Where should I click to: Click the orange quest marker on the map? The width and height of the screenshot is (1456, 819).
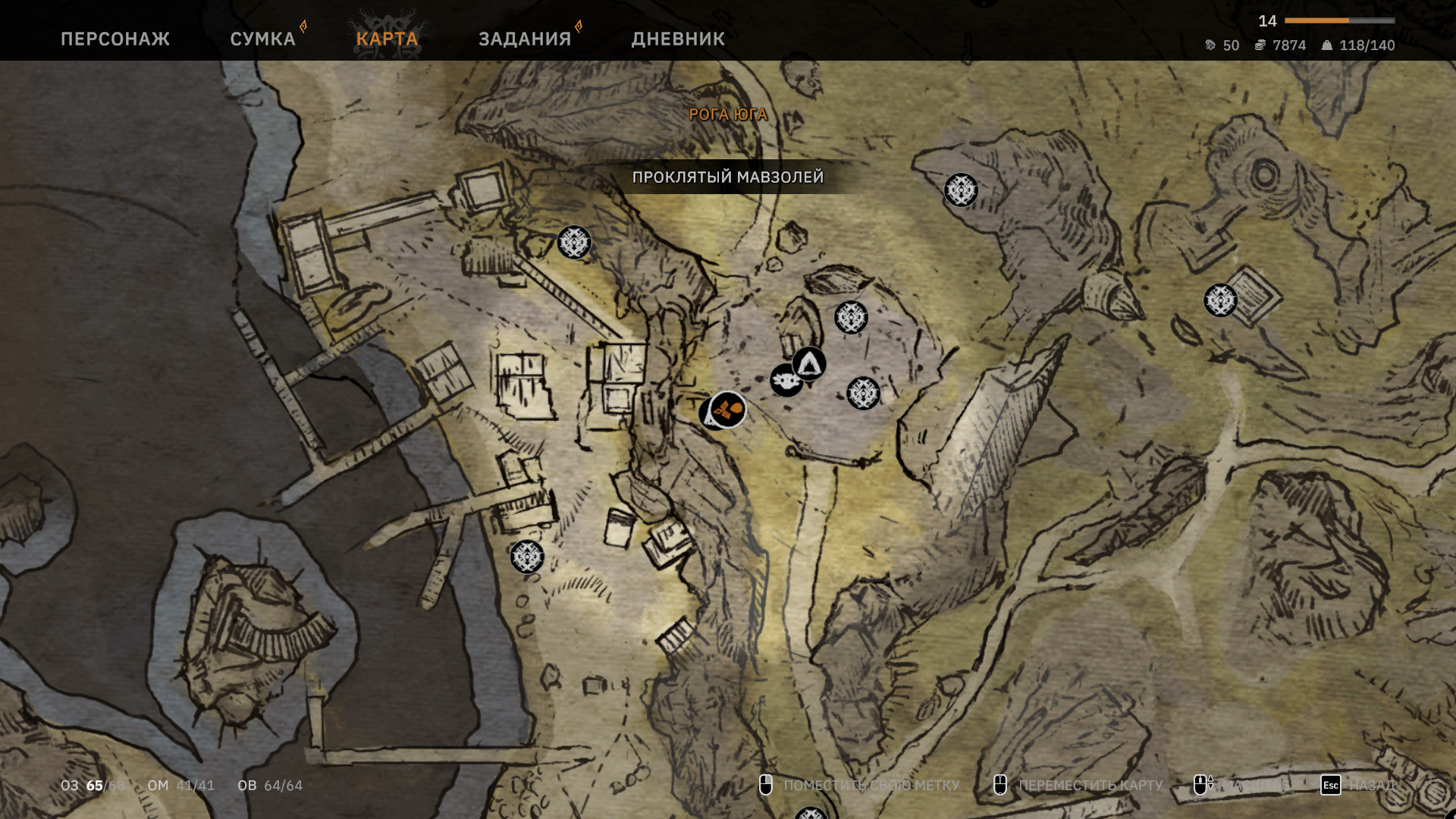click(728, 409)
